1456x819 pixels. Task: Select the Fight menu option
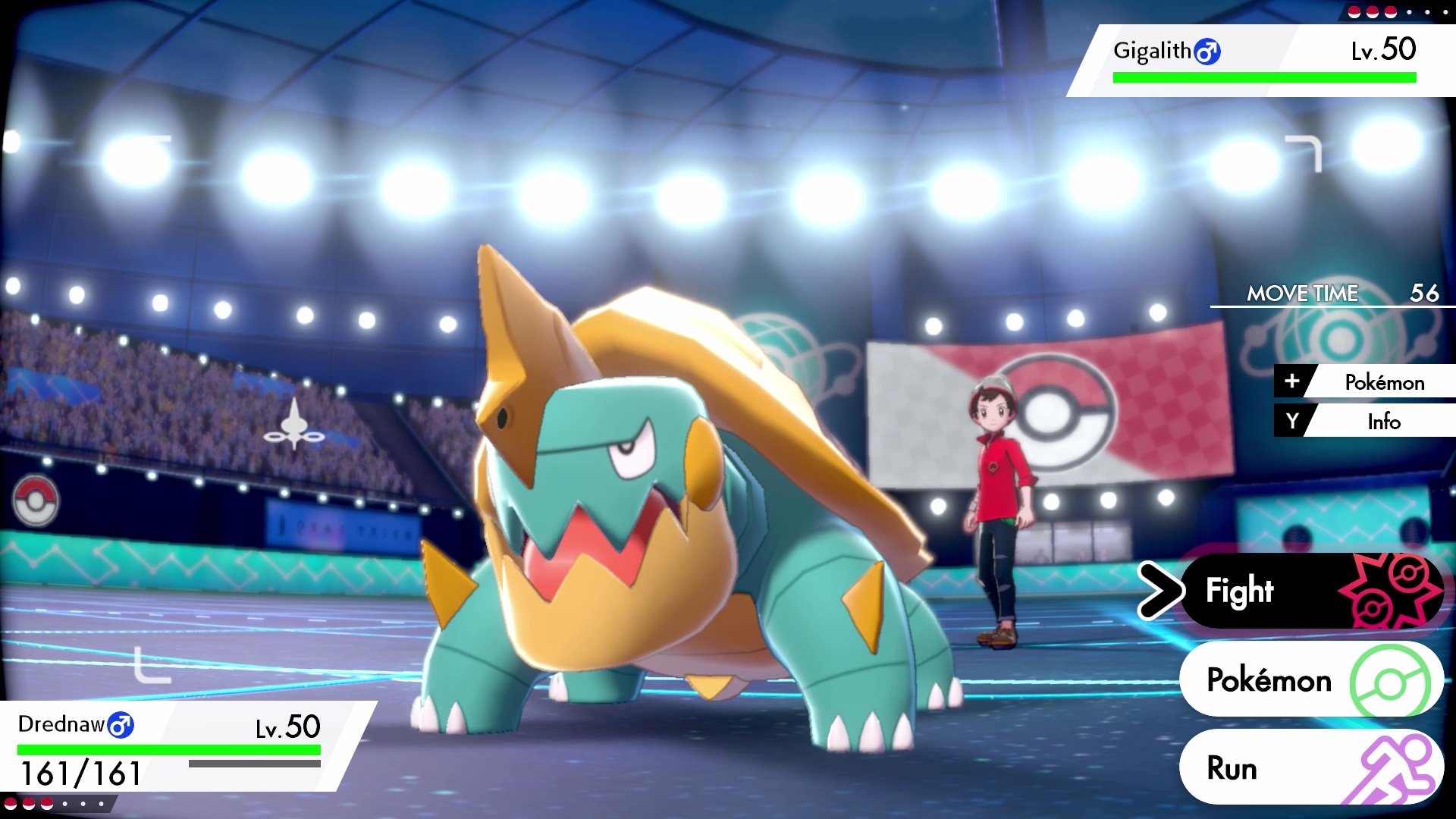pos(1241,590)
